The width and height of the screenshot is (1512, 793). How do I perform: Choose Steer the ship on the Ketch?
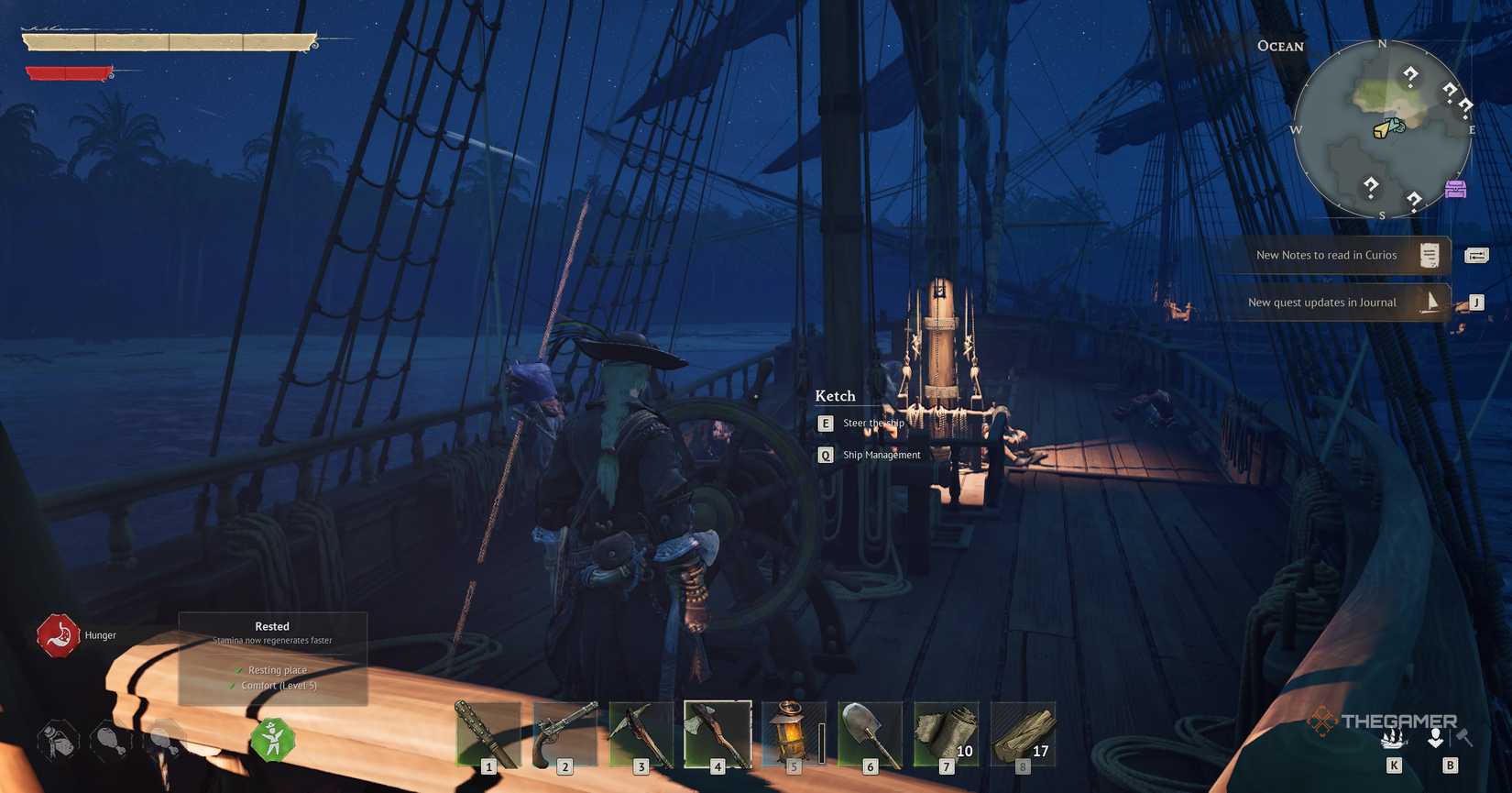point(871,423)
